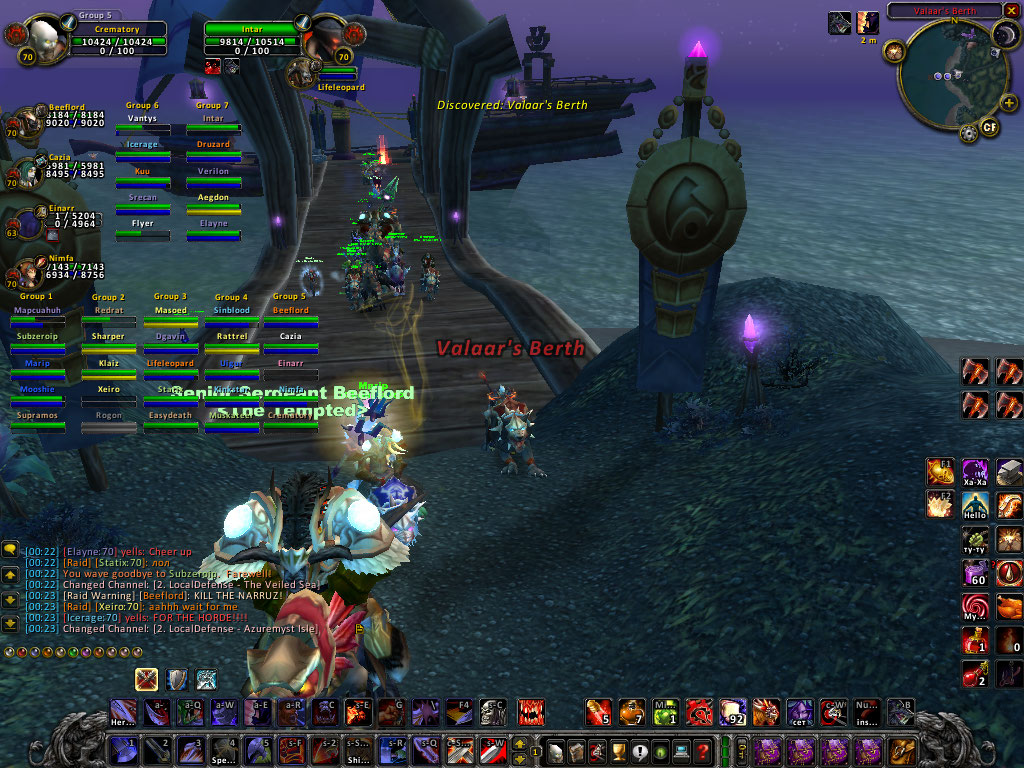Image resolution: width=1024 pixels, height=768 pixels.
Task: Close the minimap with the X button
Action: coord(1010,10)
